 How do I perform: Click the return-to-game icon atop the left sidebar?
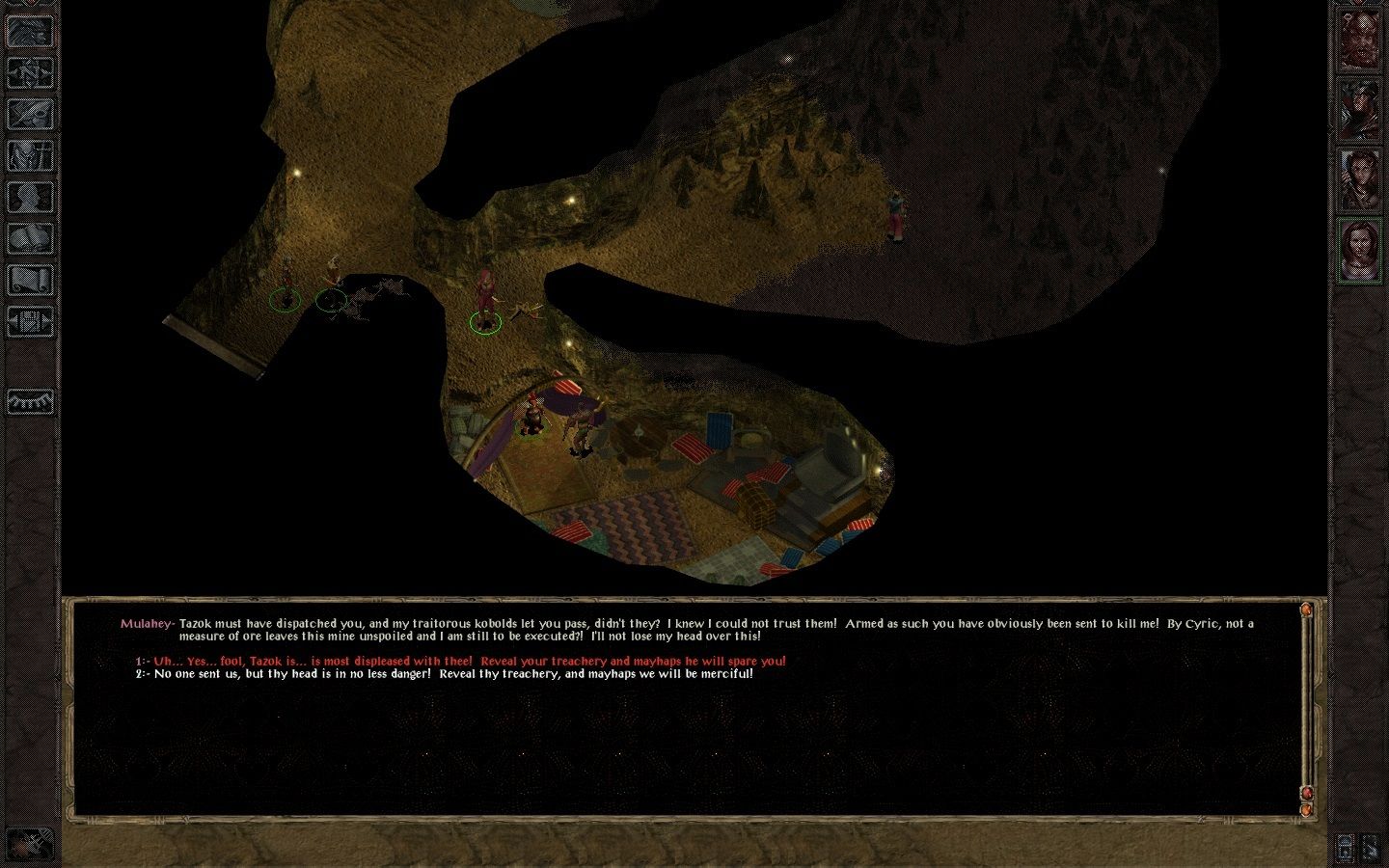(x=31, y=32)
